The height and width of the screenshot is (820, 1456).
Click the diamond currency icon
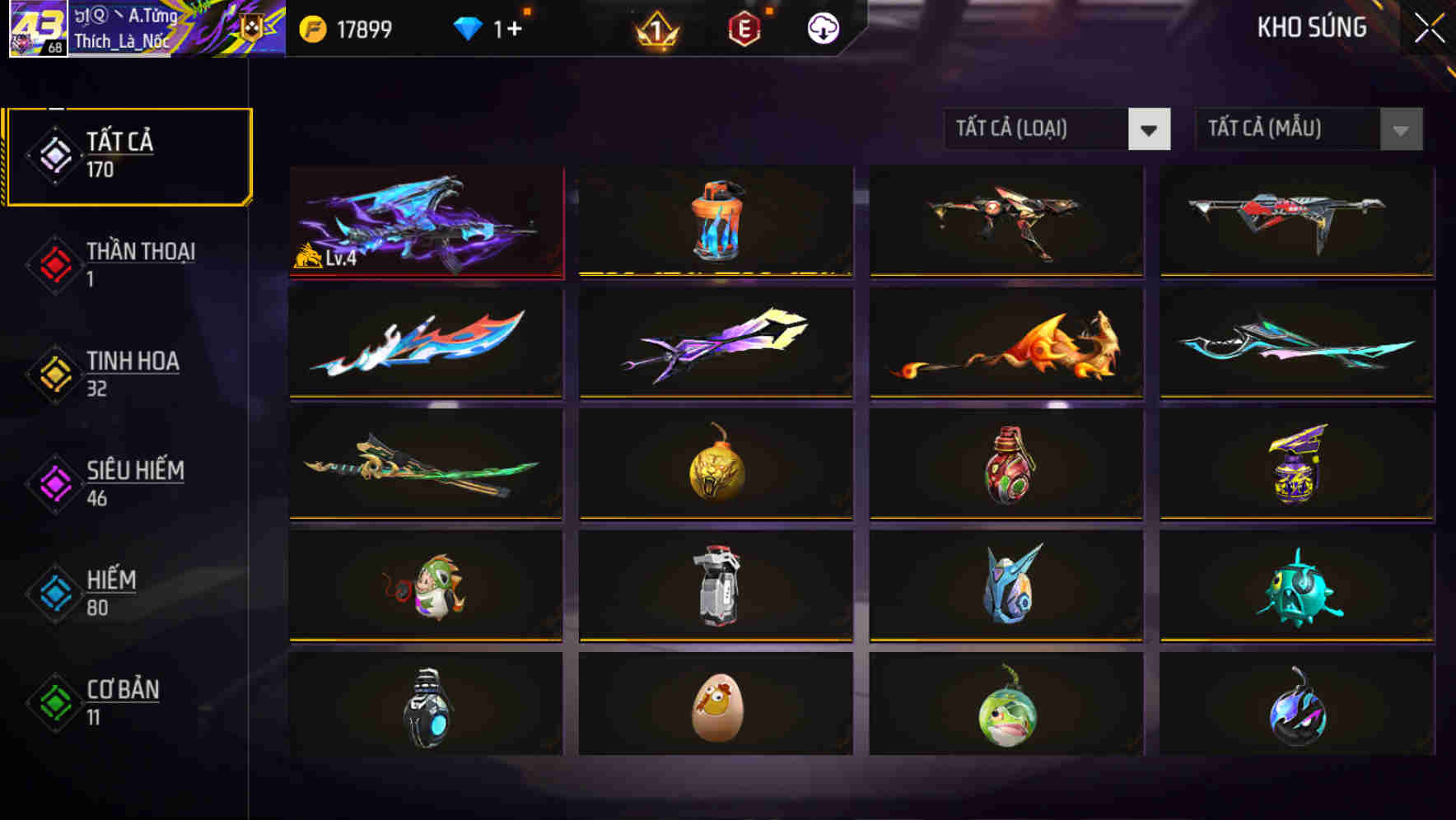coord(468,27)
